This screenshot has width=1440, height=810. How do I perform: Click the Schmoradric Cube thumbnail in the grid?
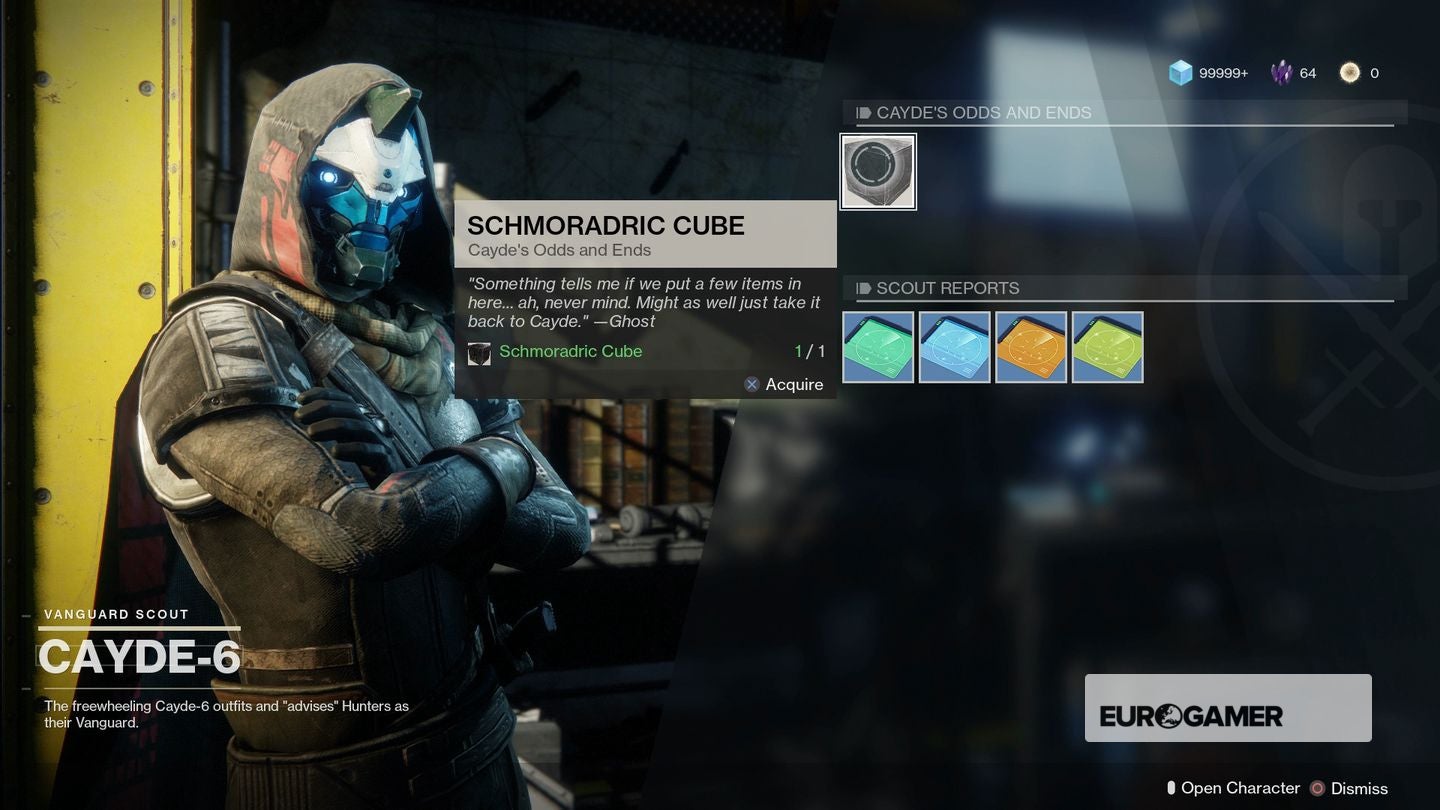[878, 170]
